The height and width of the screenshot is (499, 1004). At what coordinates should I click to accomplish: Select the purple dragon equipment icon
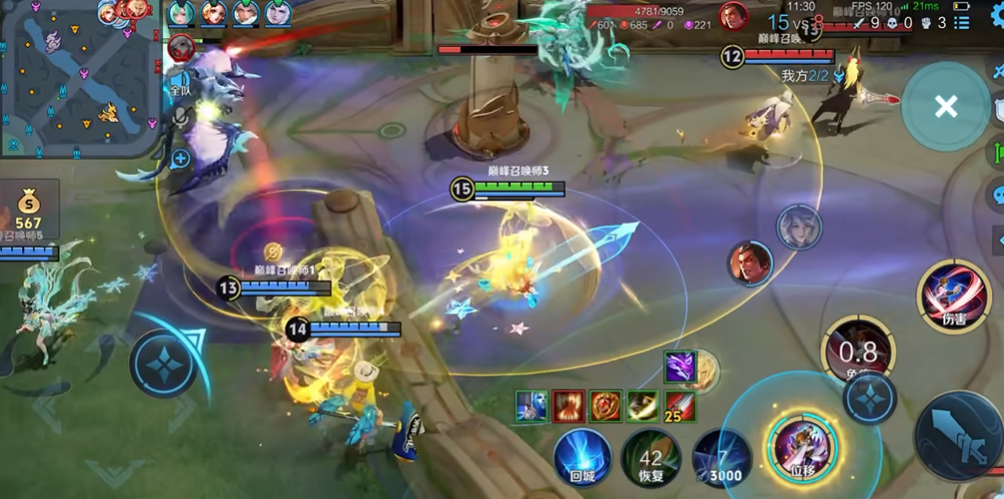[681, 368]
